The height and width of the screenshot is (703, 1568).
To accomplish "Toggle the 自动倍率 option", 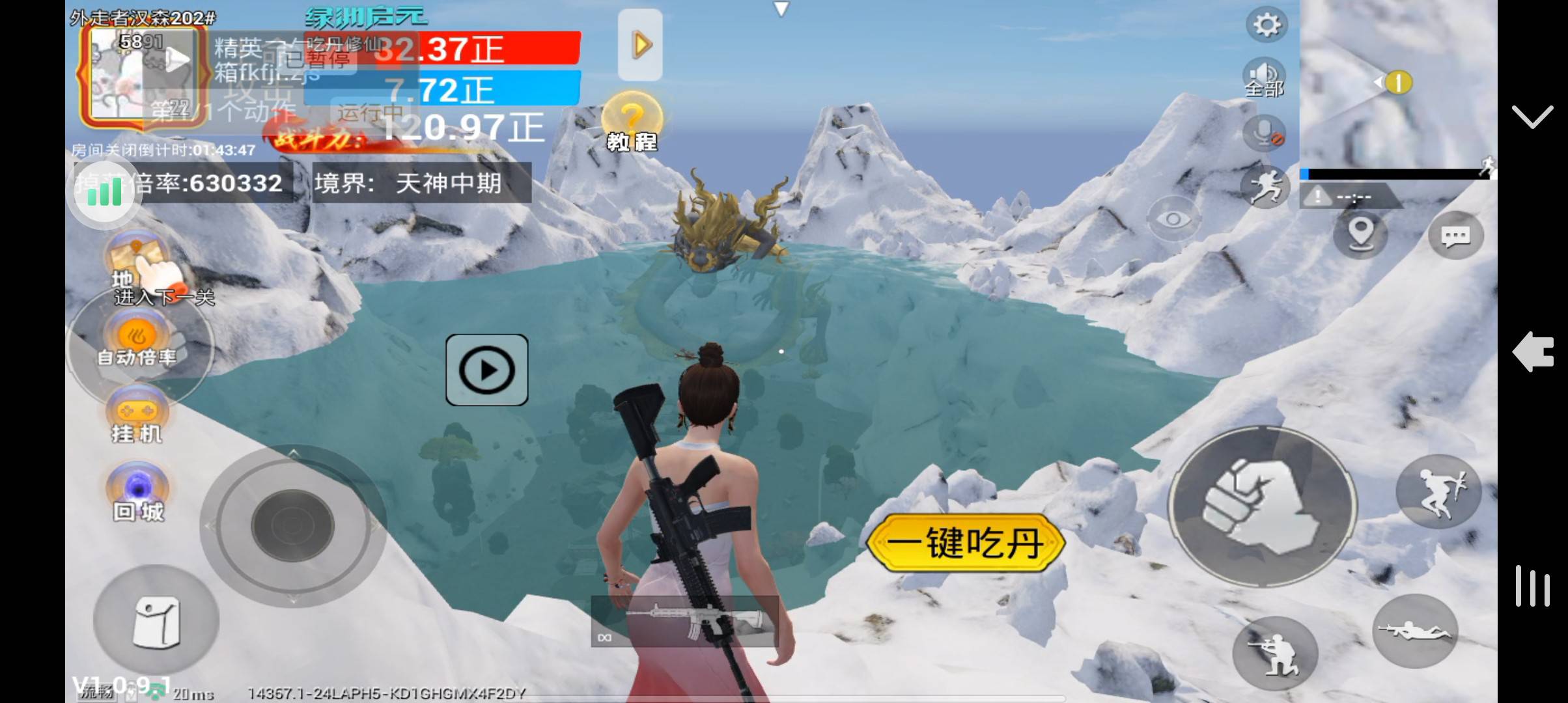I will click(x=137, y=340).
